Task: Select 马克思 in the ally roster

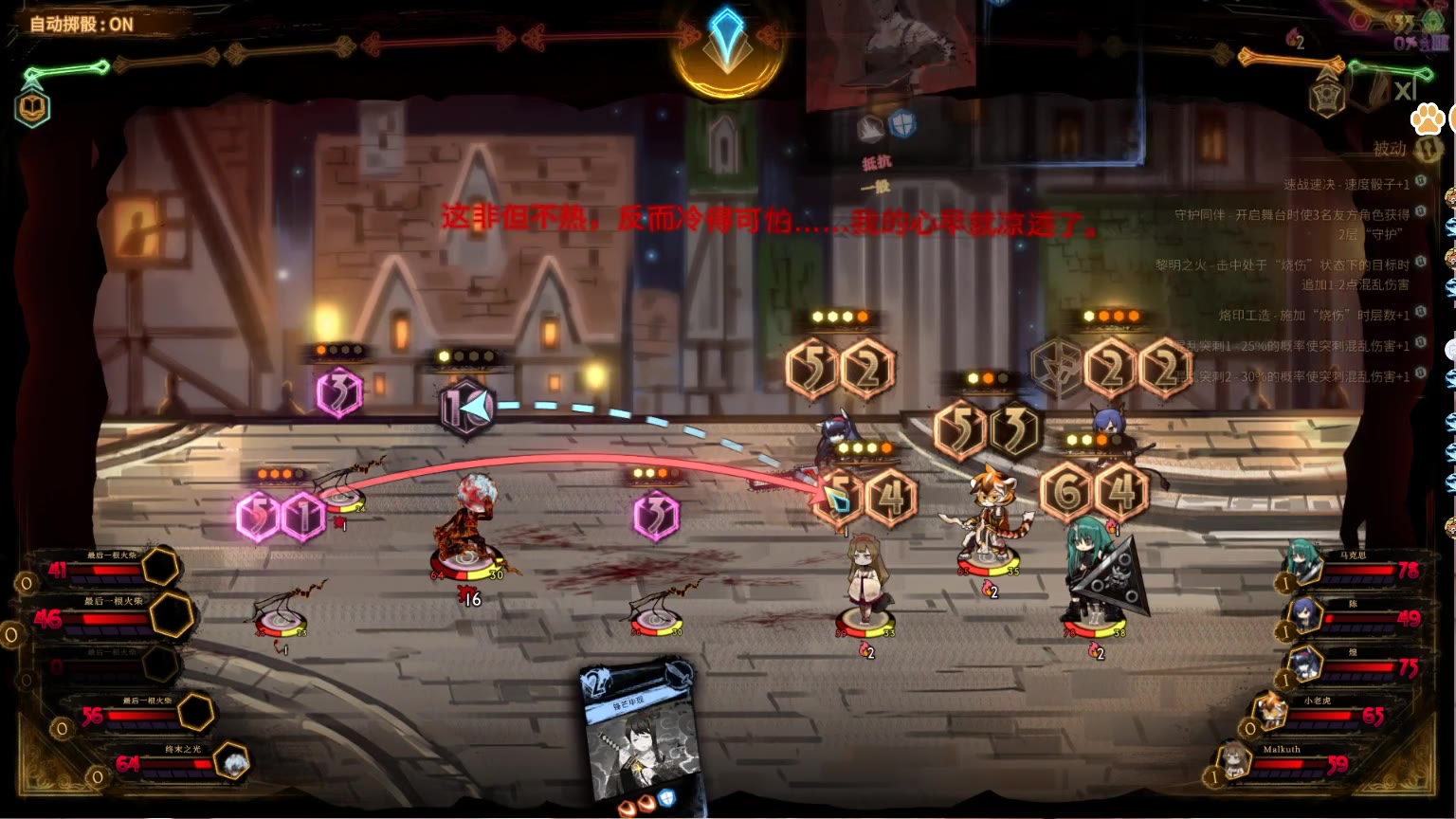Action: (1303, 561)
